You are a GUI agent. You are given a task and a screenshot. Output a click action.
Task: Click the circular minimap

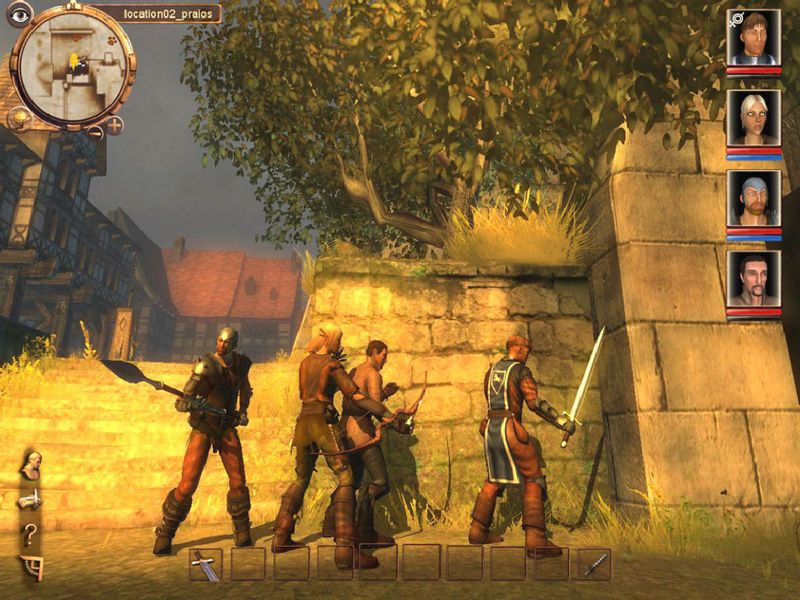[72, 68]
